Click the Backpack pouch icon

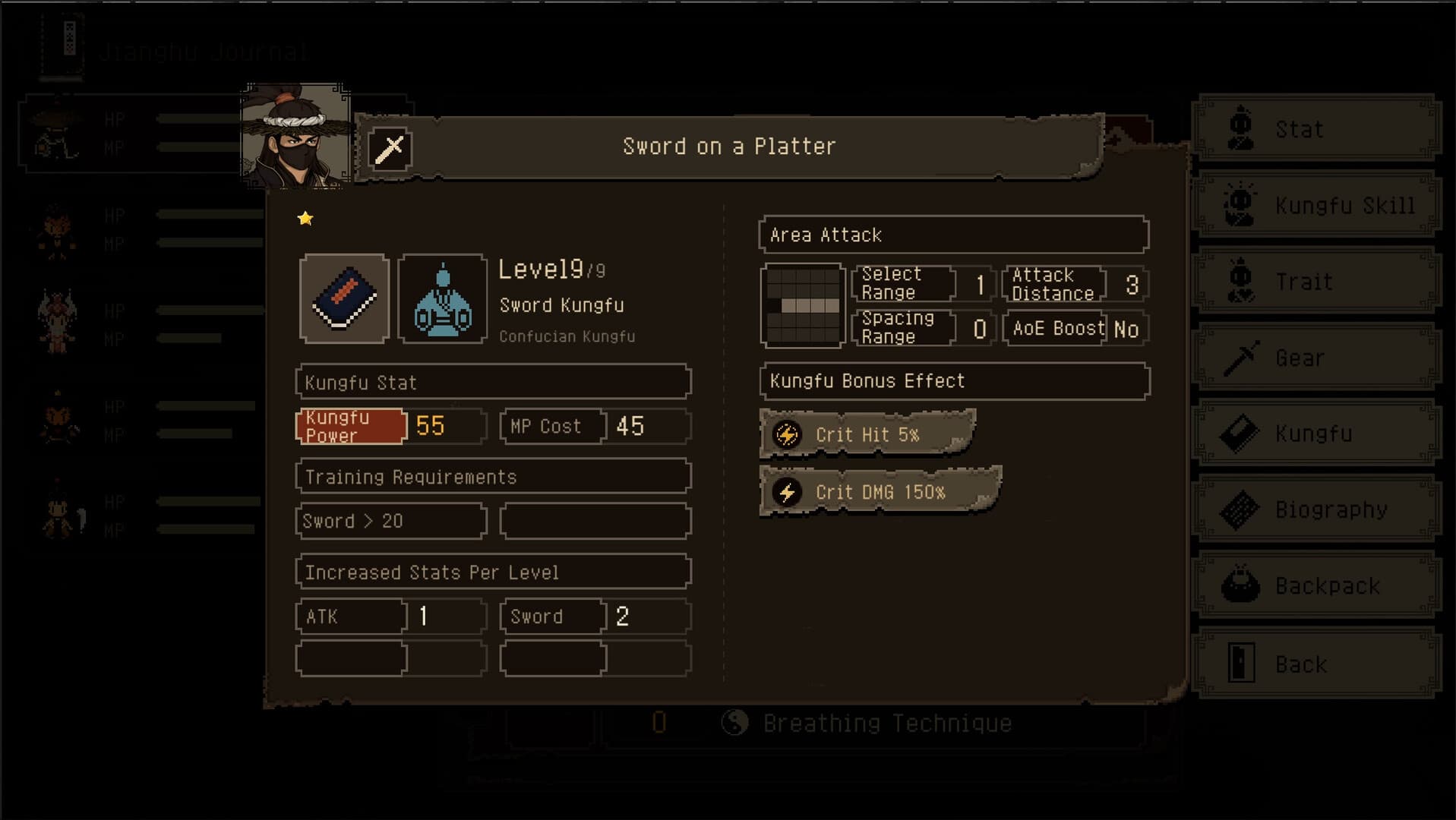[x=1240, y=585]
